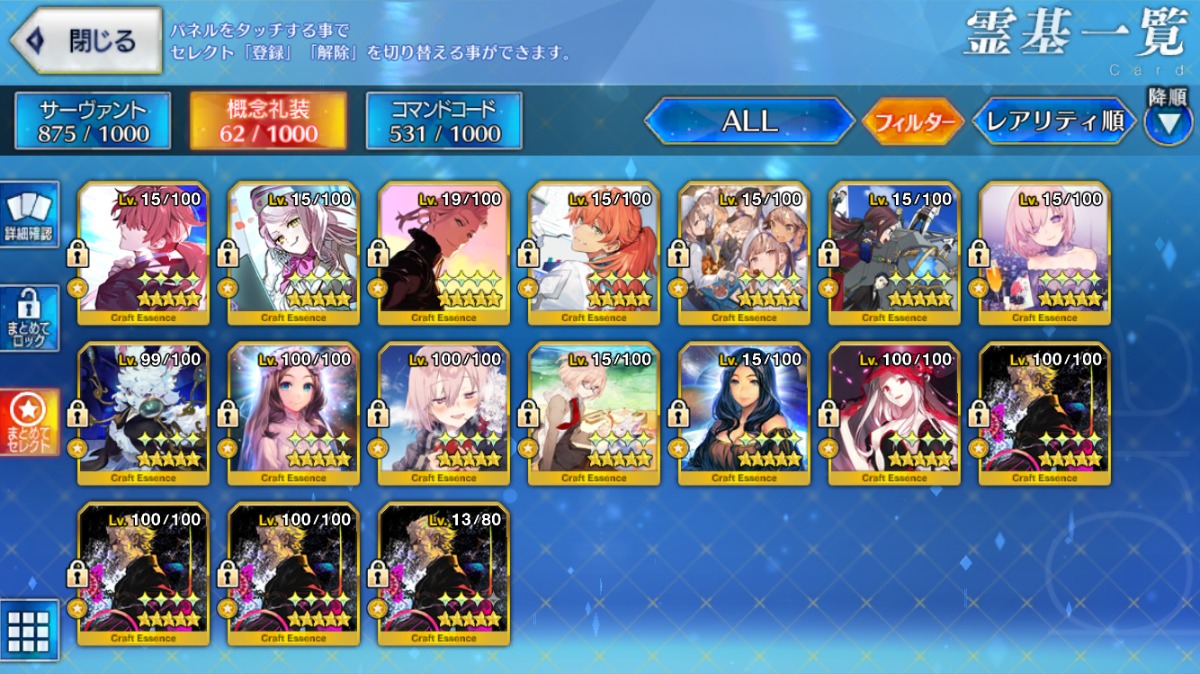This screenshot has height=674, width=1200.
Task: Change grid layout with grid icon
Action: [29, 630]
